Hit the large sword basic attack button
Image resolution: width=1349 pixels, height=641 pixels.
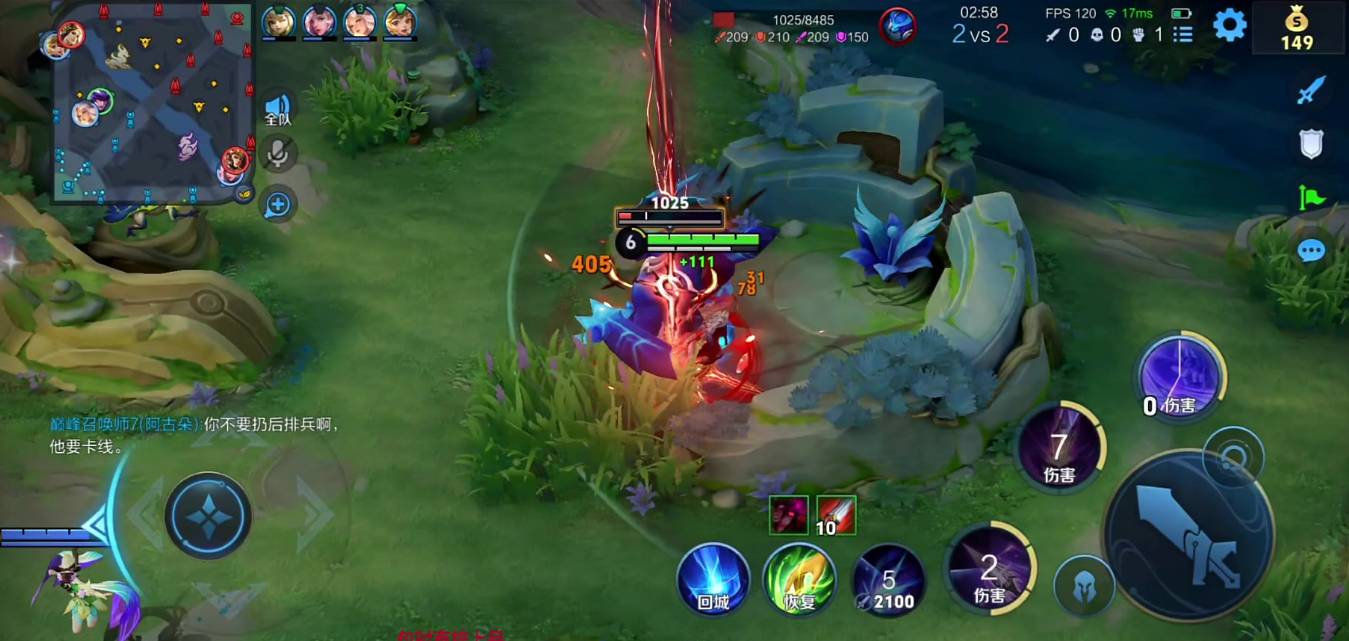(x=1189, y=534)
